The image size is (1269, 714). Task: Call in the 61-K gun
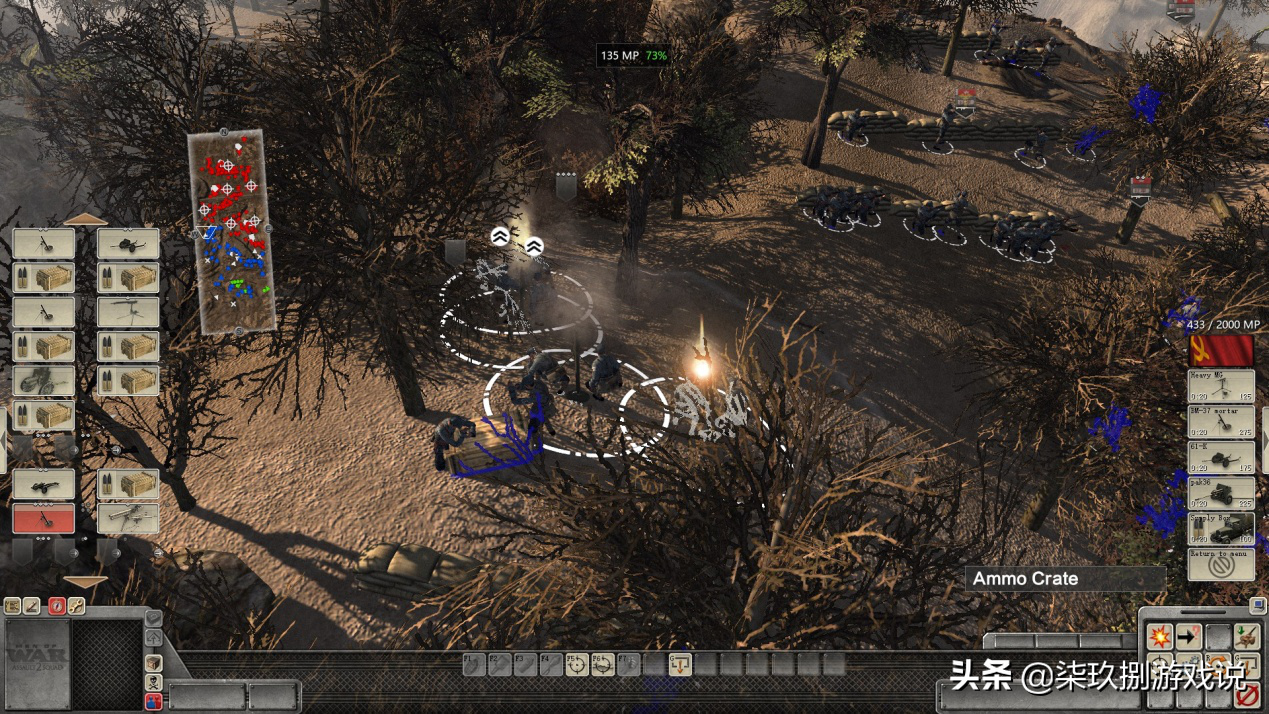tap(1220, 457)
